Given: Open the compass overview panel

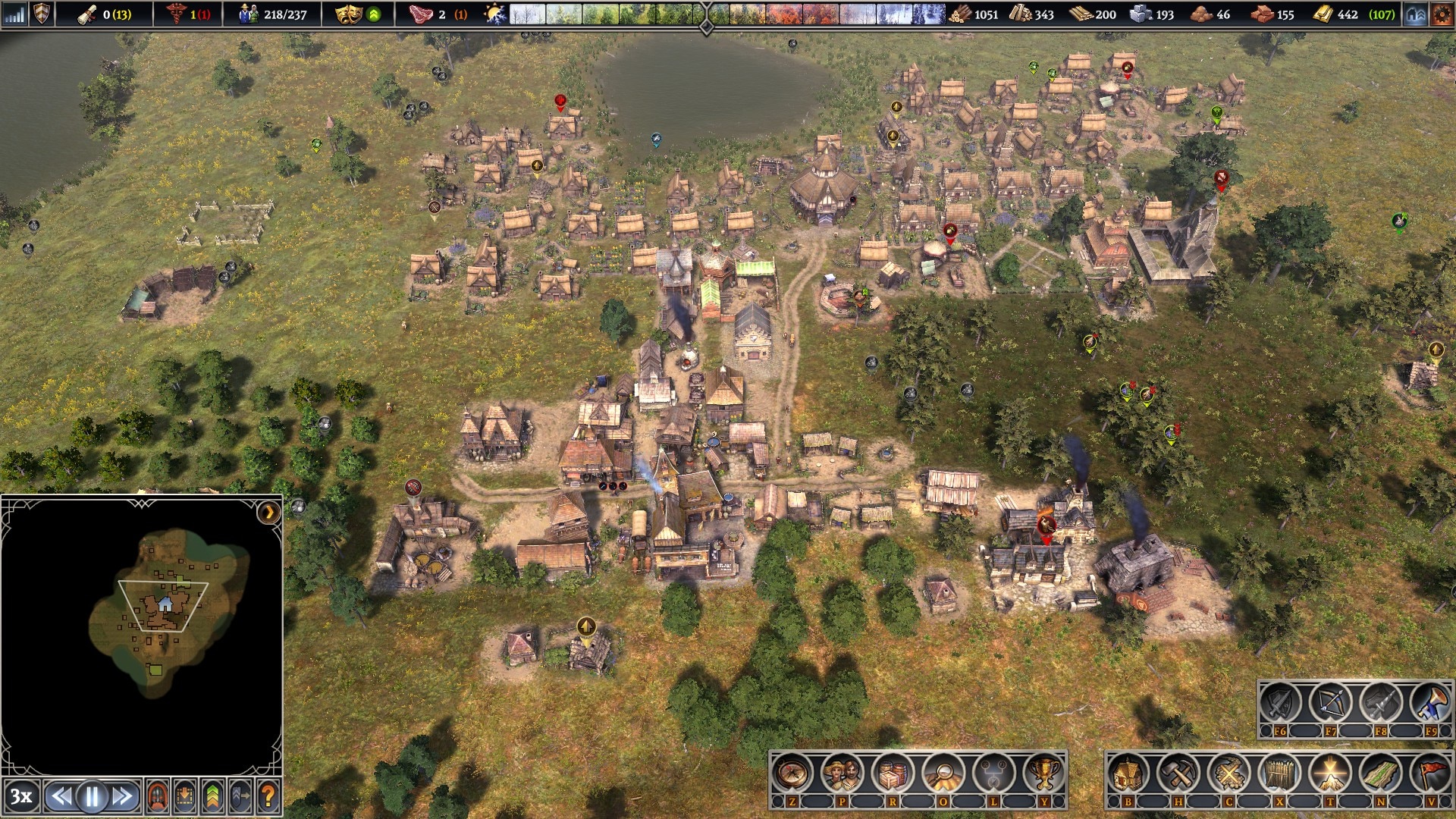Looking at the screenshot, I should point(792,774).
